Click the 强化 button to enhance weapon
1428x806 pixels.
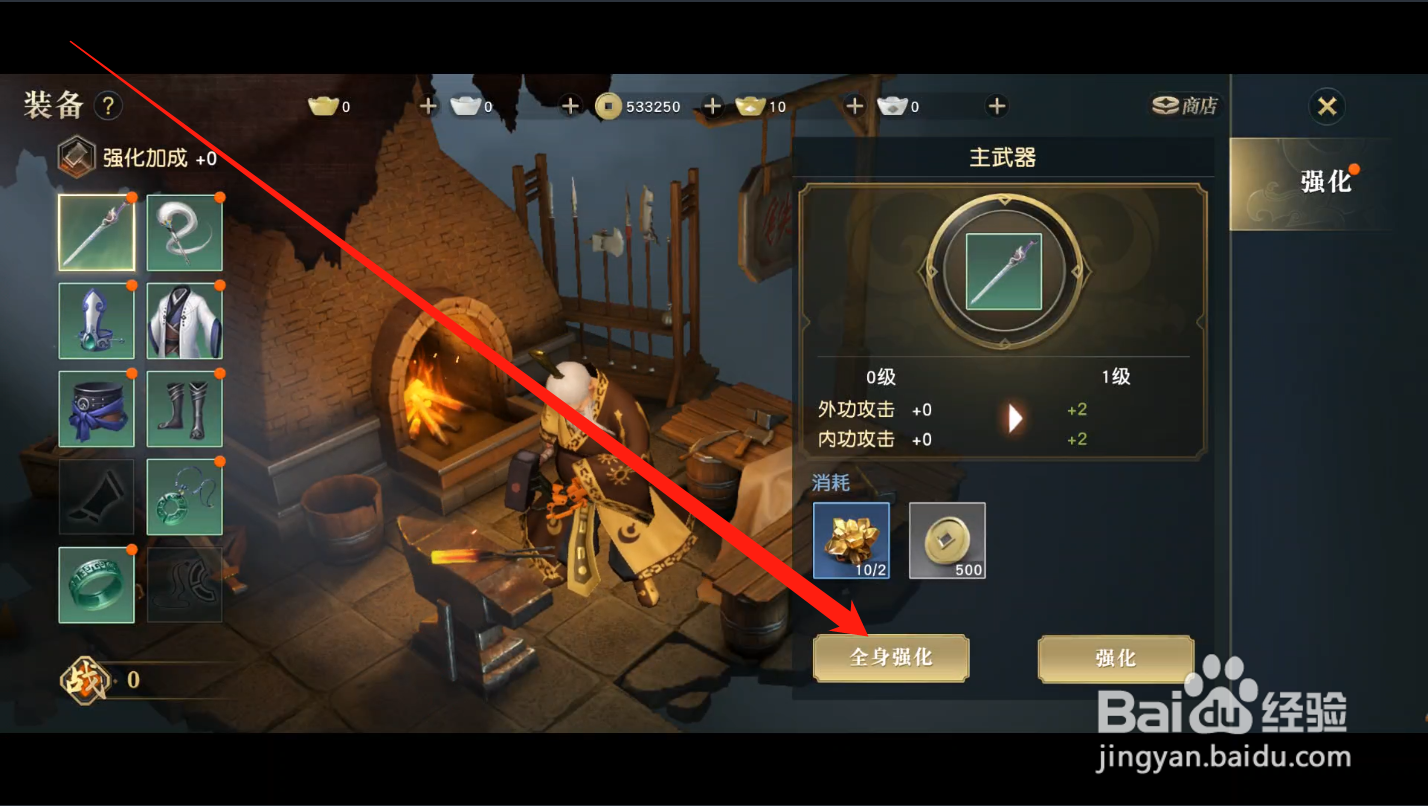click(1114, 658)
